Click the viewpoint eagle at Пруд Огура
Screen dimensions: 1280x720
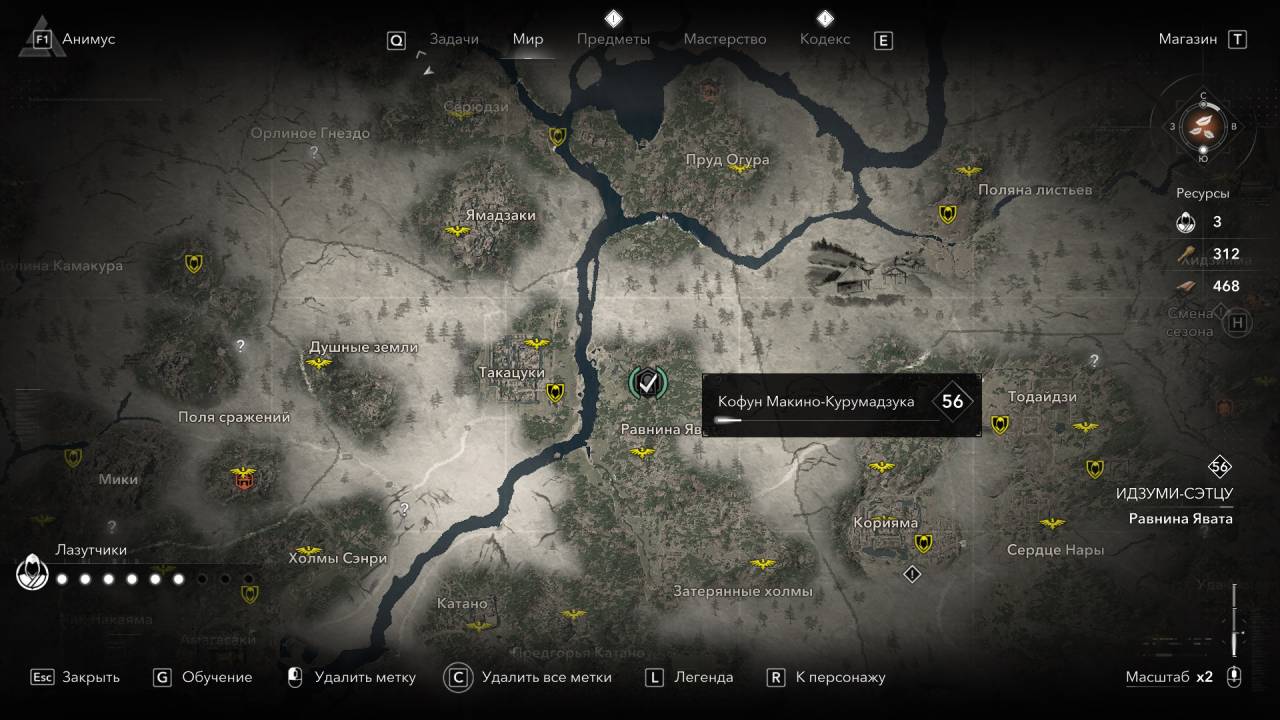coord(740,167)
